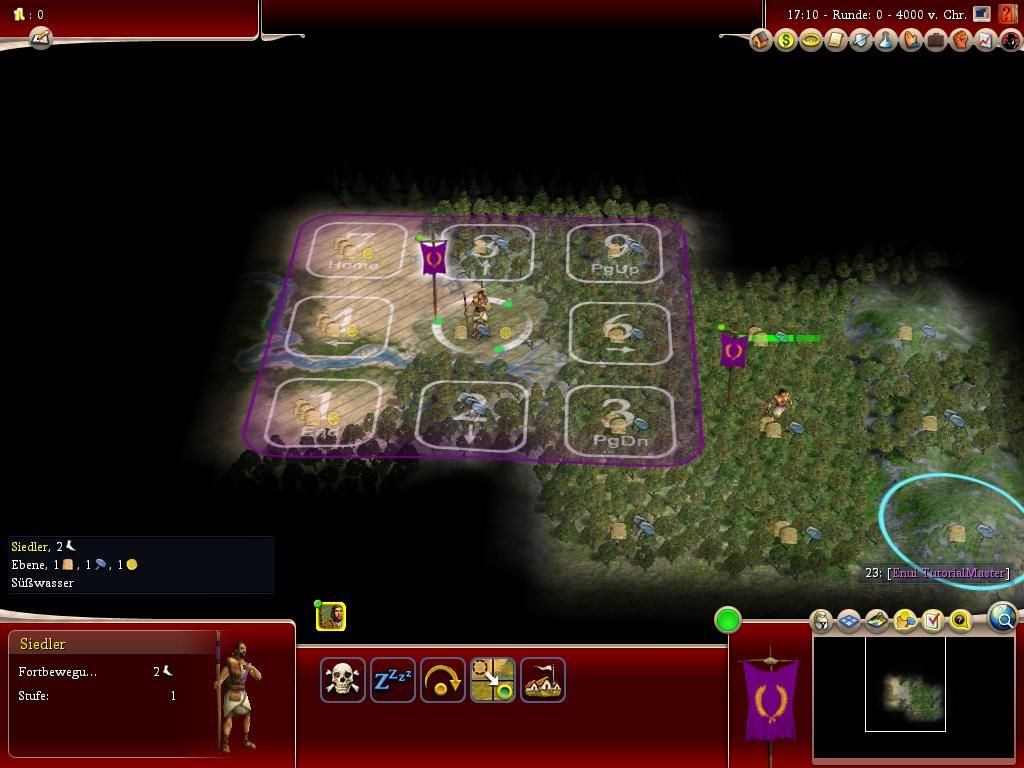The height and width of the screenshot is (768, 1024).
Task: Delete the unit with the skull button
Action: click(343, 680)
